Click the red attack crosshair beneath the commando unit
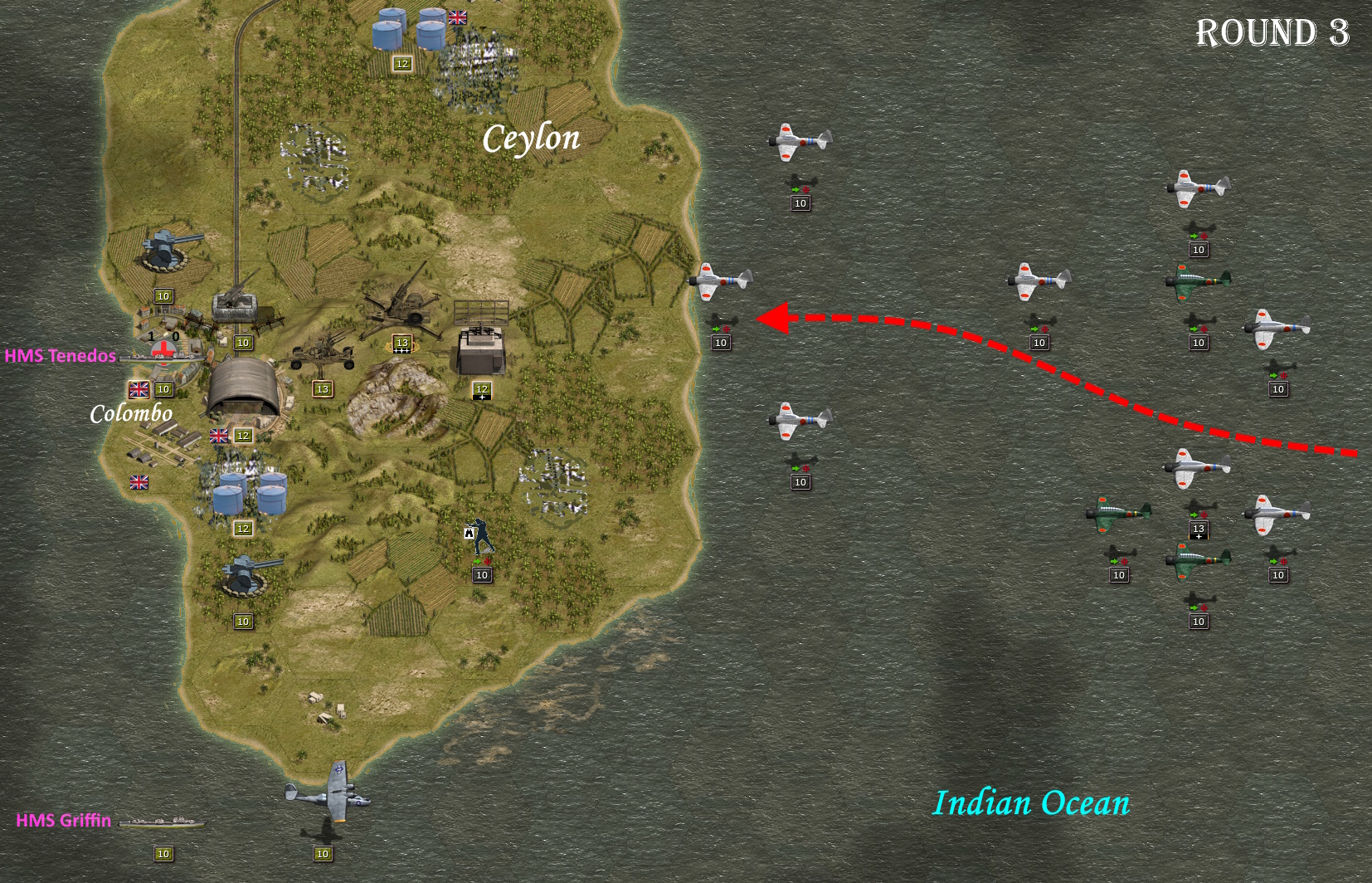This screenshot has width=1372, height=883. (489, 562)
